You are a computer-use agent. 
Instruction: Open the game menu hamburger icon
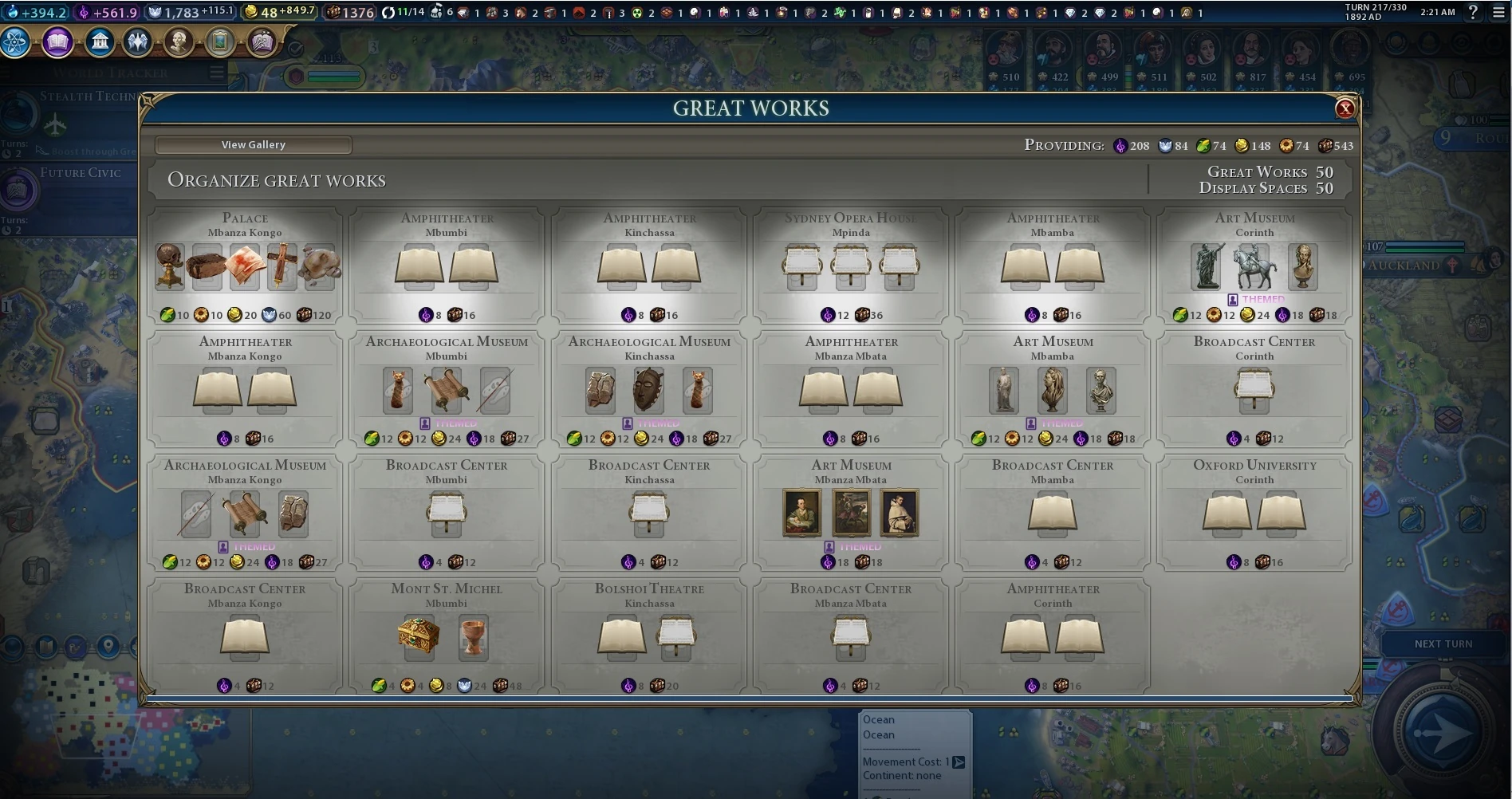click(x=1498, y=12)
